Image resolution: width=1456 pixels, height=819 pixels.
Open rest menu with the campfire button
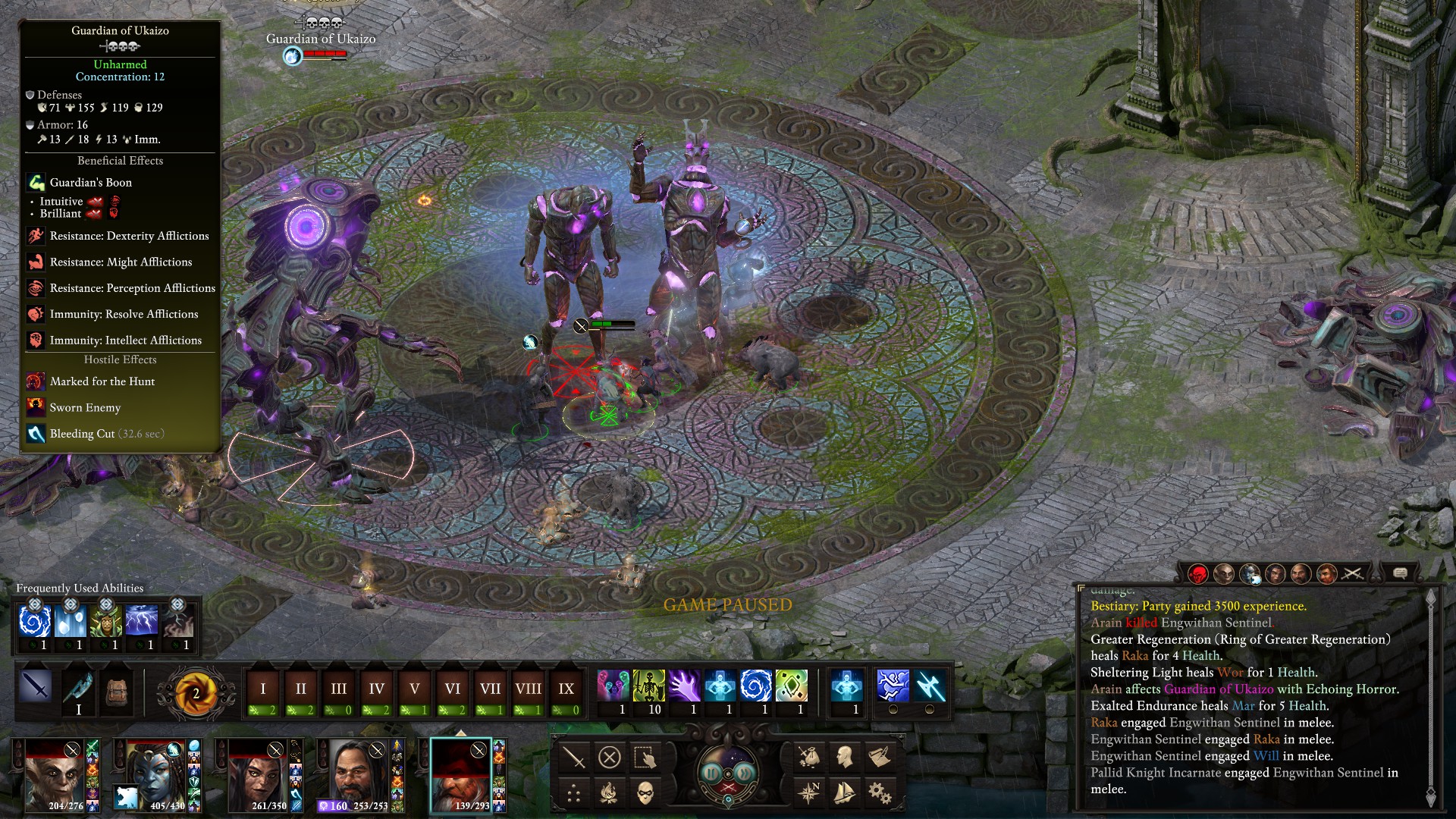click(x=610, y=793)
